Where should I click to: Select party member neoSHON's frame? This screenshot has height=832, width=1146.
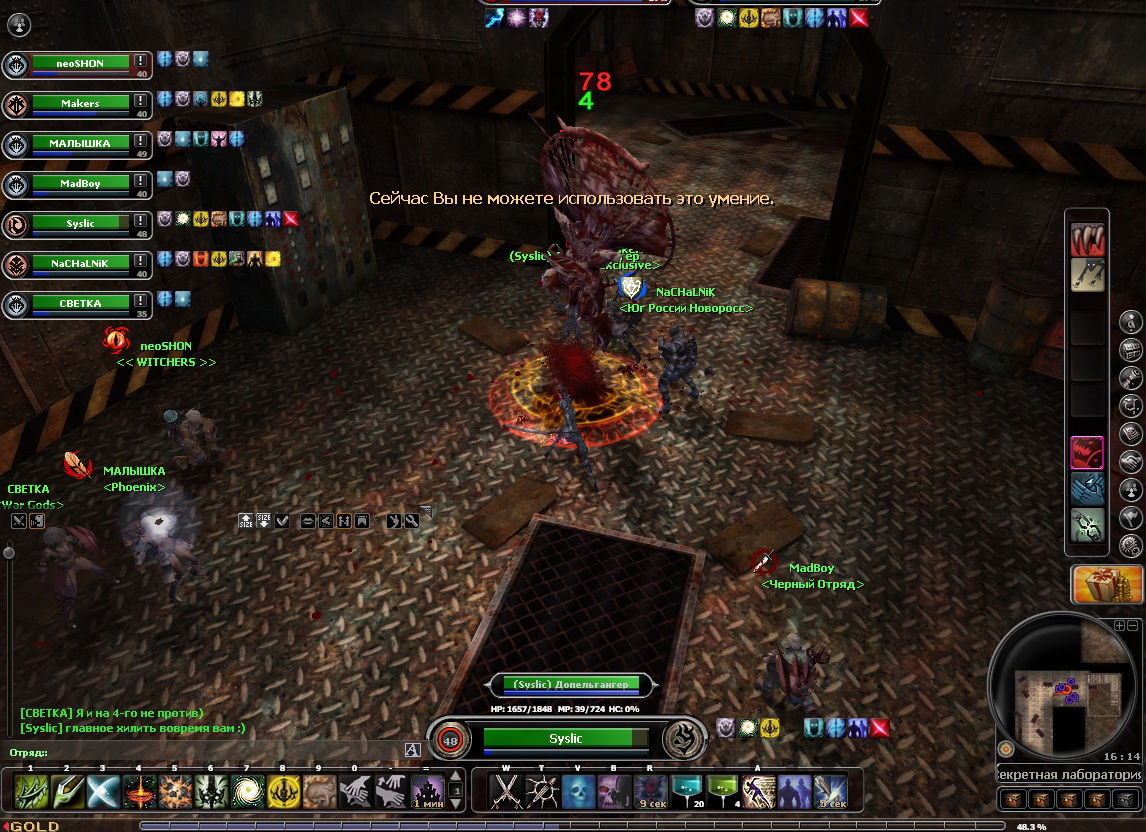(x=80, y=63)
